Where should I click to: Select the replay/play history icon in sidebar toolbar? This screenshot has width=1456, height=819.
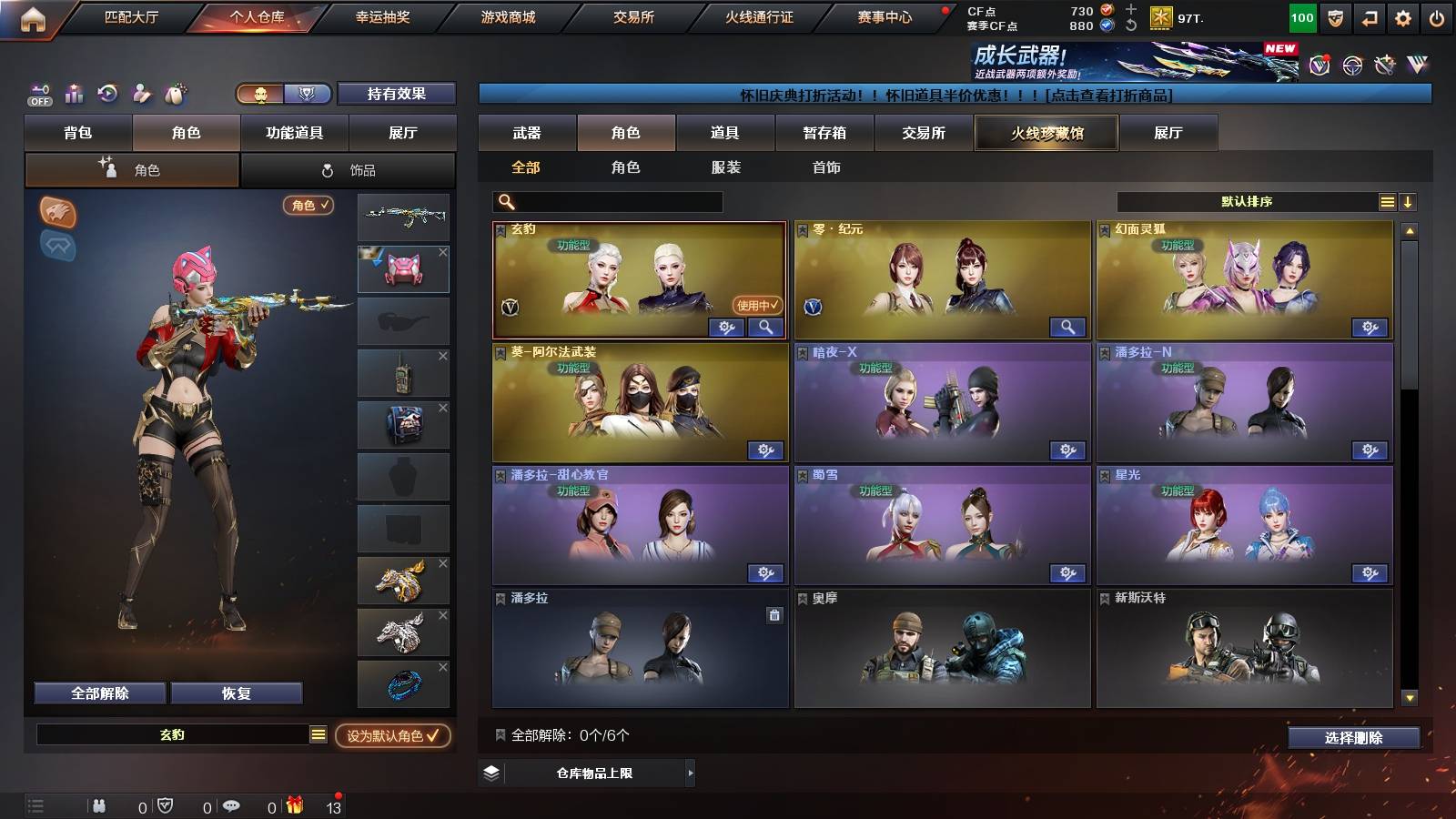pos(106,94)
